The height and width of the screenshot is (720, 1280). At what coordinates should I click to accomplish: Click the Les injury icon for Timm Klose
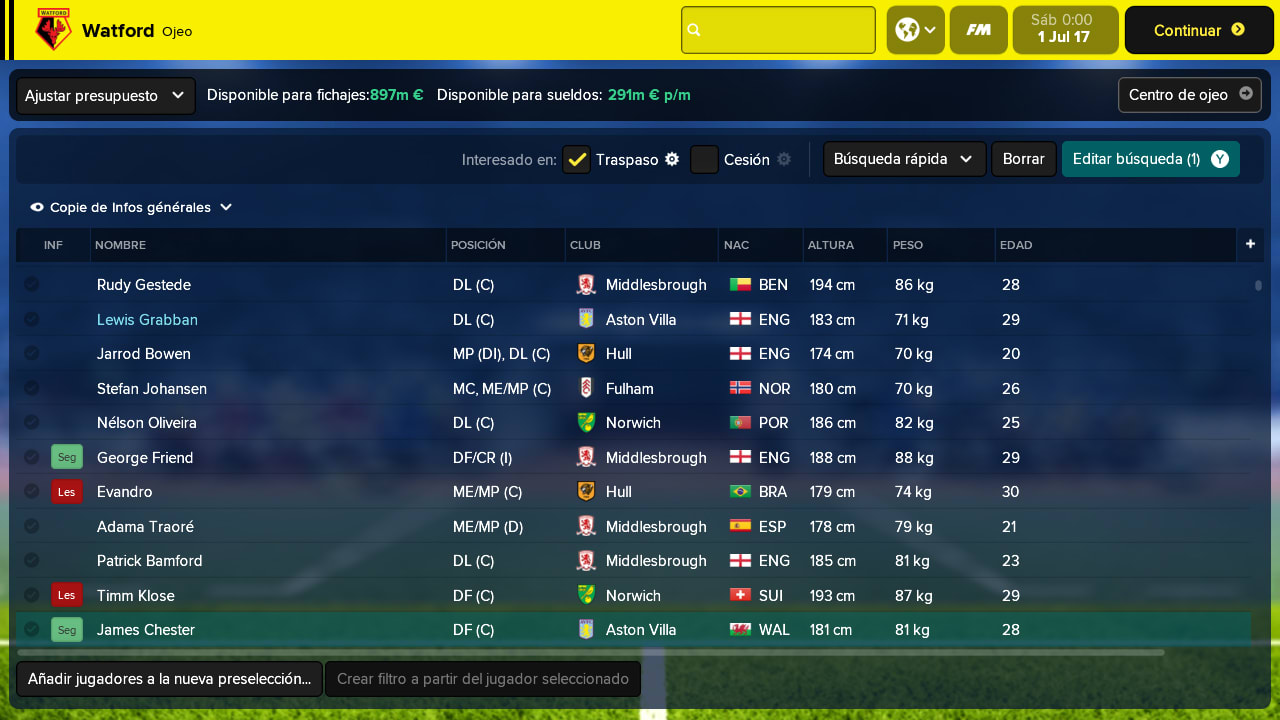pyautogui.click(x=66, y=595)
